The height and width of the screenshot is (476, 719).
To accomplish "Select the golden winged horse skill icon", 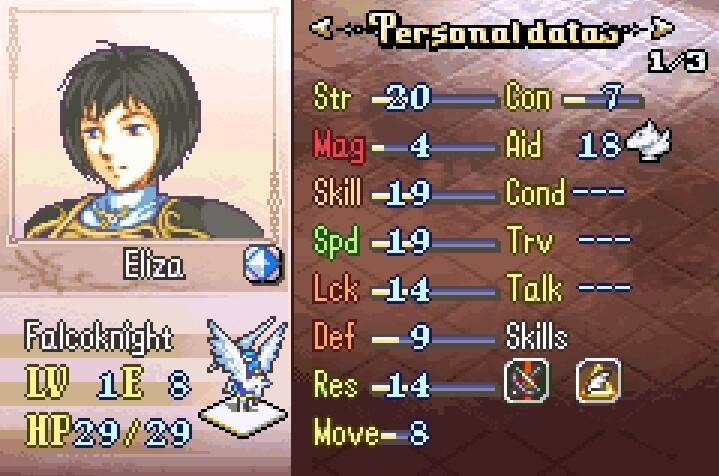I will pos(598,380).
